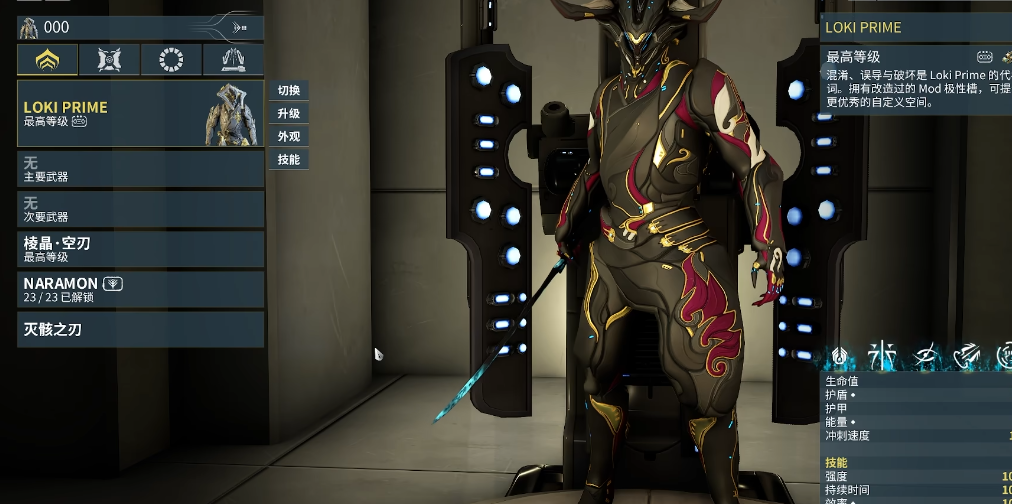Select the empty 次要武器 secondary weapon slot
This screenshot has height=504, width=1012.
[140, 209]
